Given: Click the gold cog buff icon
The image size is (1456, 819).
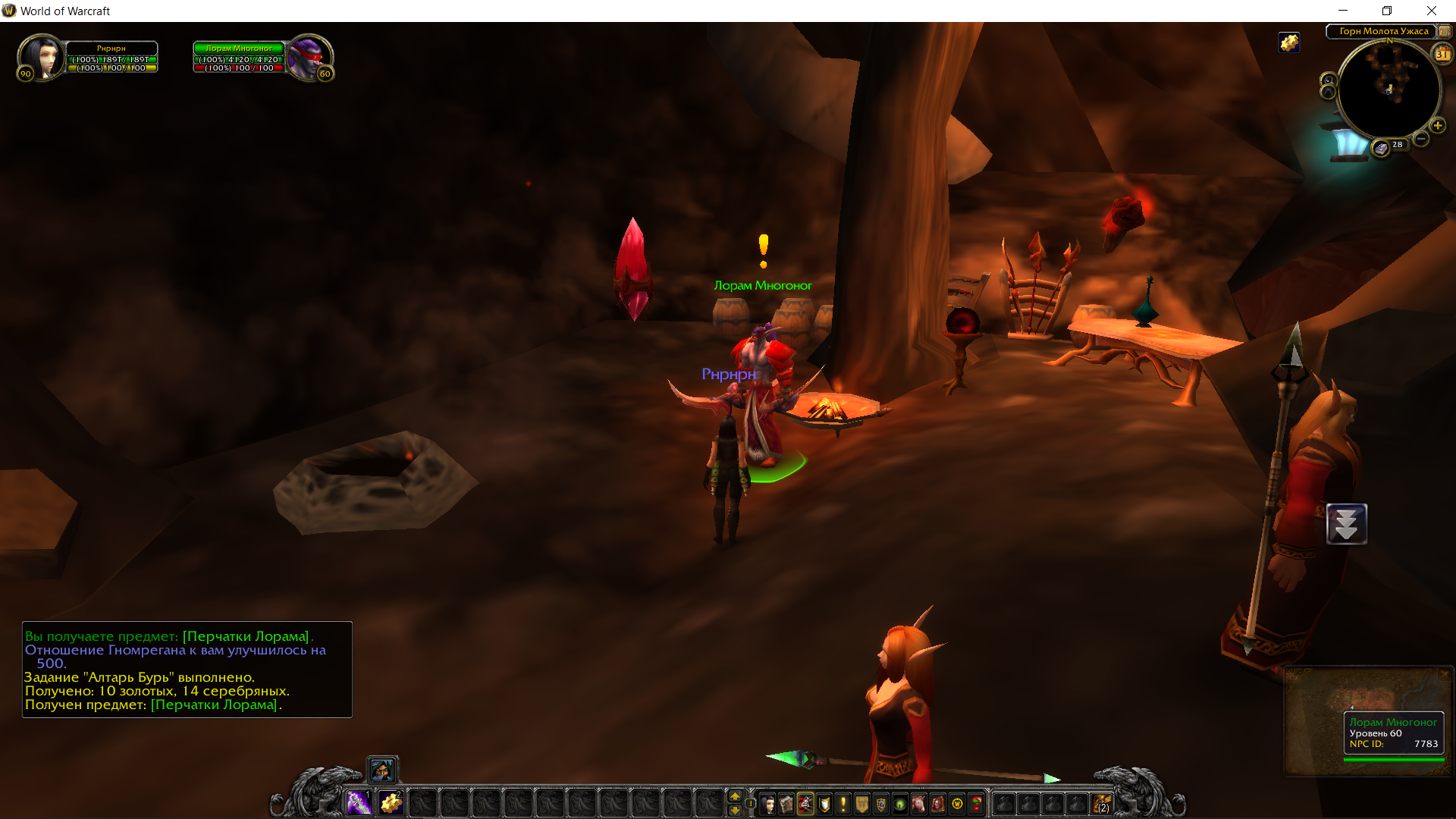Looking at the screenshot, I should (x=1289, y=42).
